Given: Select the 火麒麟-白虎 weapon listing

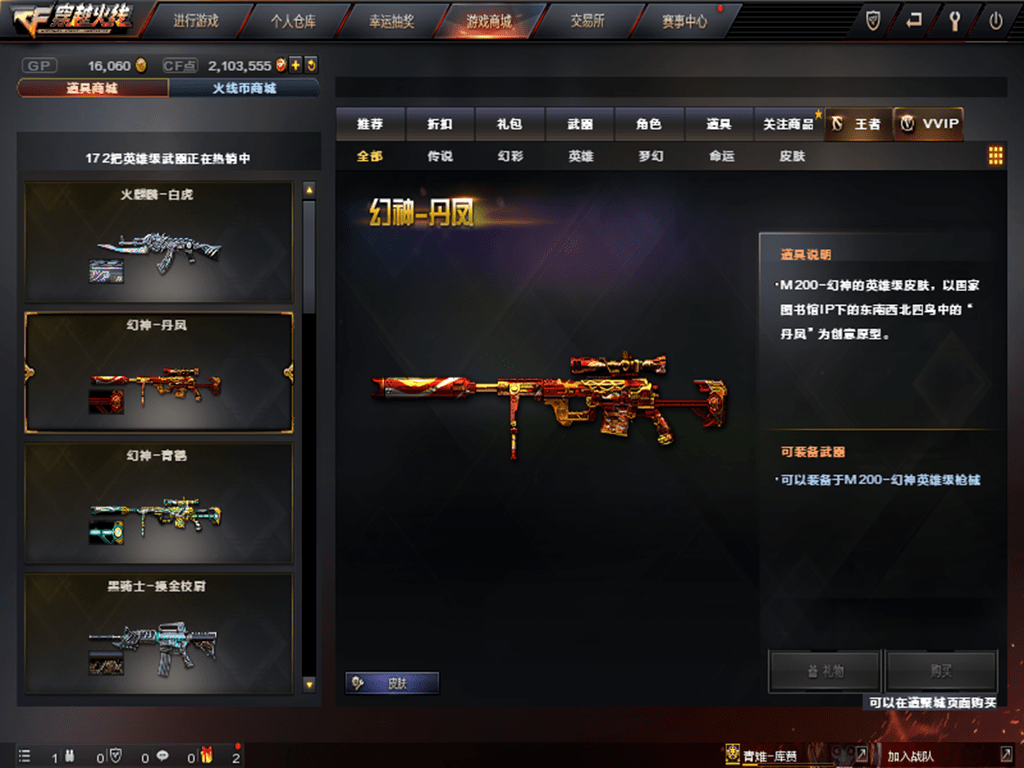Looking at the screenshot, I should [x=159, y=241].
